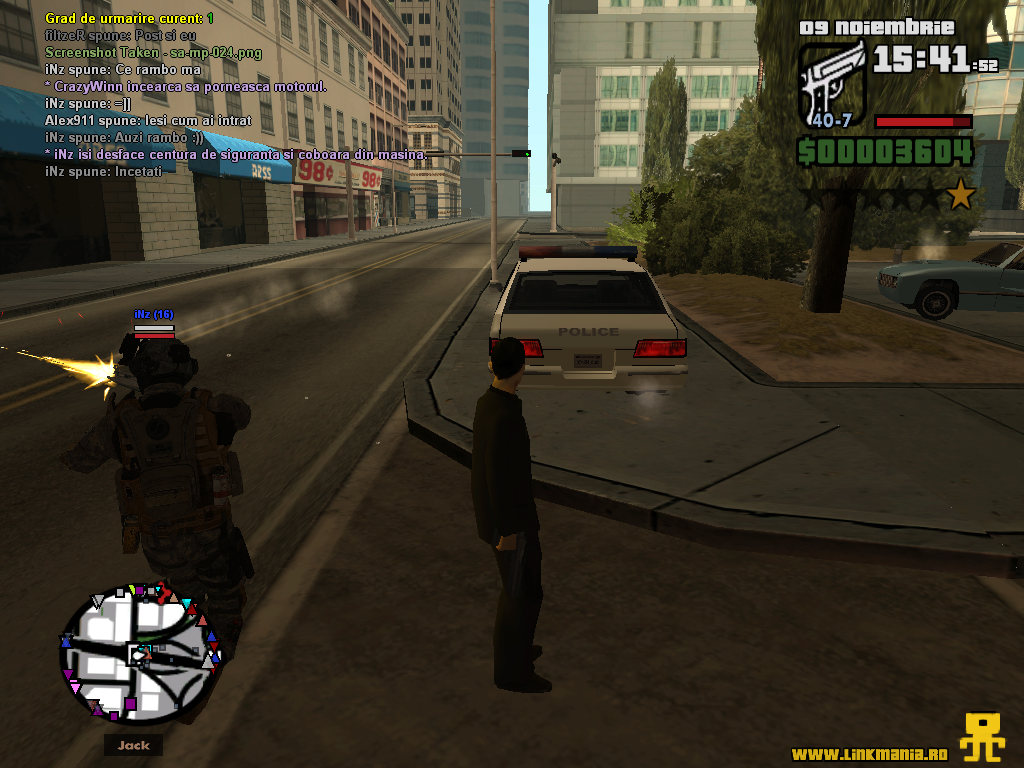Click the yellow Linkmania logo figure

pos(983,738)
